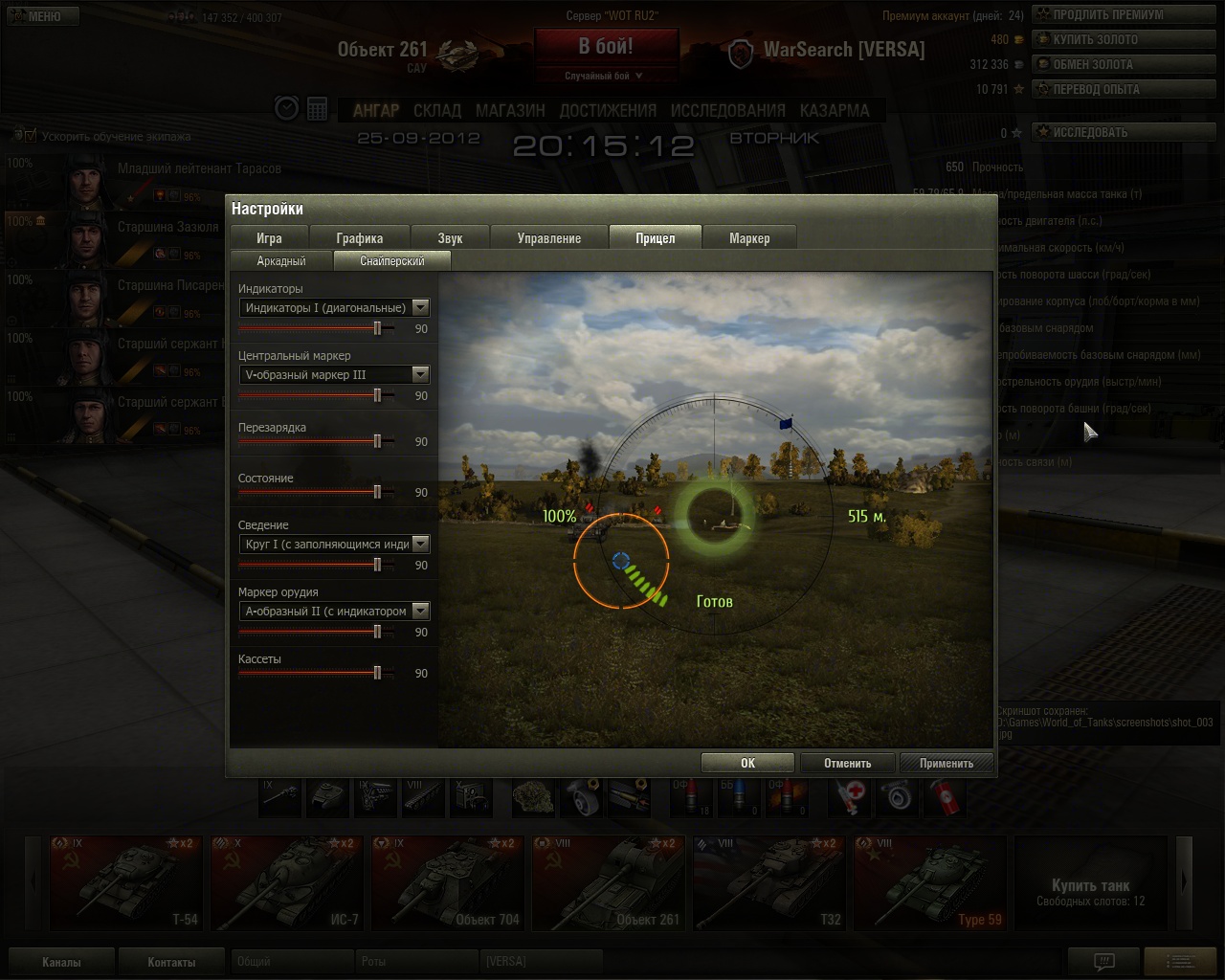Image resolution: width=1225 pixels, height=980 pixels.
Task: Start battle with the В бой! button
Action: pyautogui.click(x=606, y=46)
